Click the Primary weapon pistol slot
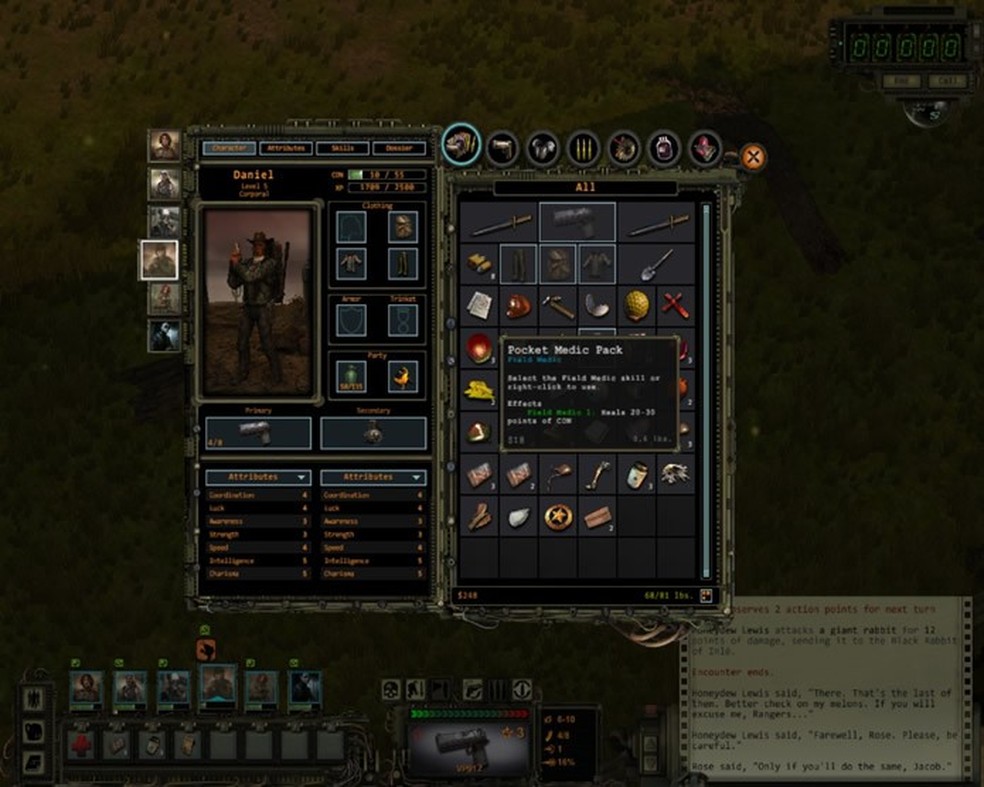984x787 pixels. [x=259, y=432]
